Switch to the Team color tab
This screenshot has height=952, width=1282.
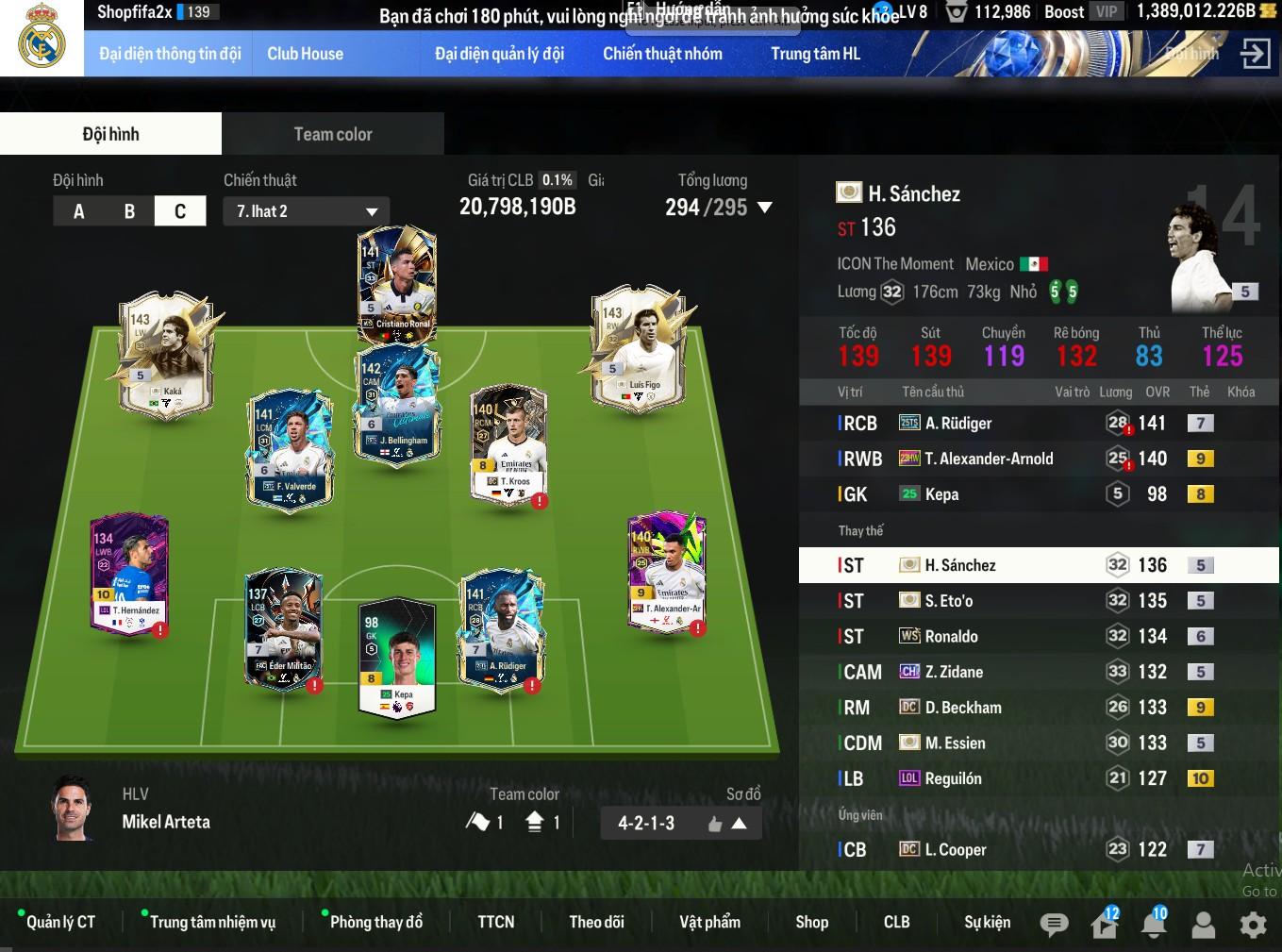(x=332, y=134)
